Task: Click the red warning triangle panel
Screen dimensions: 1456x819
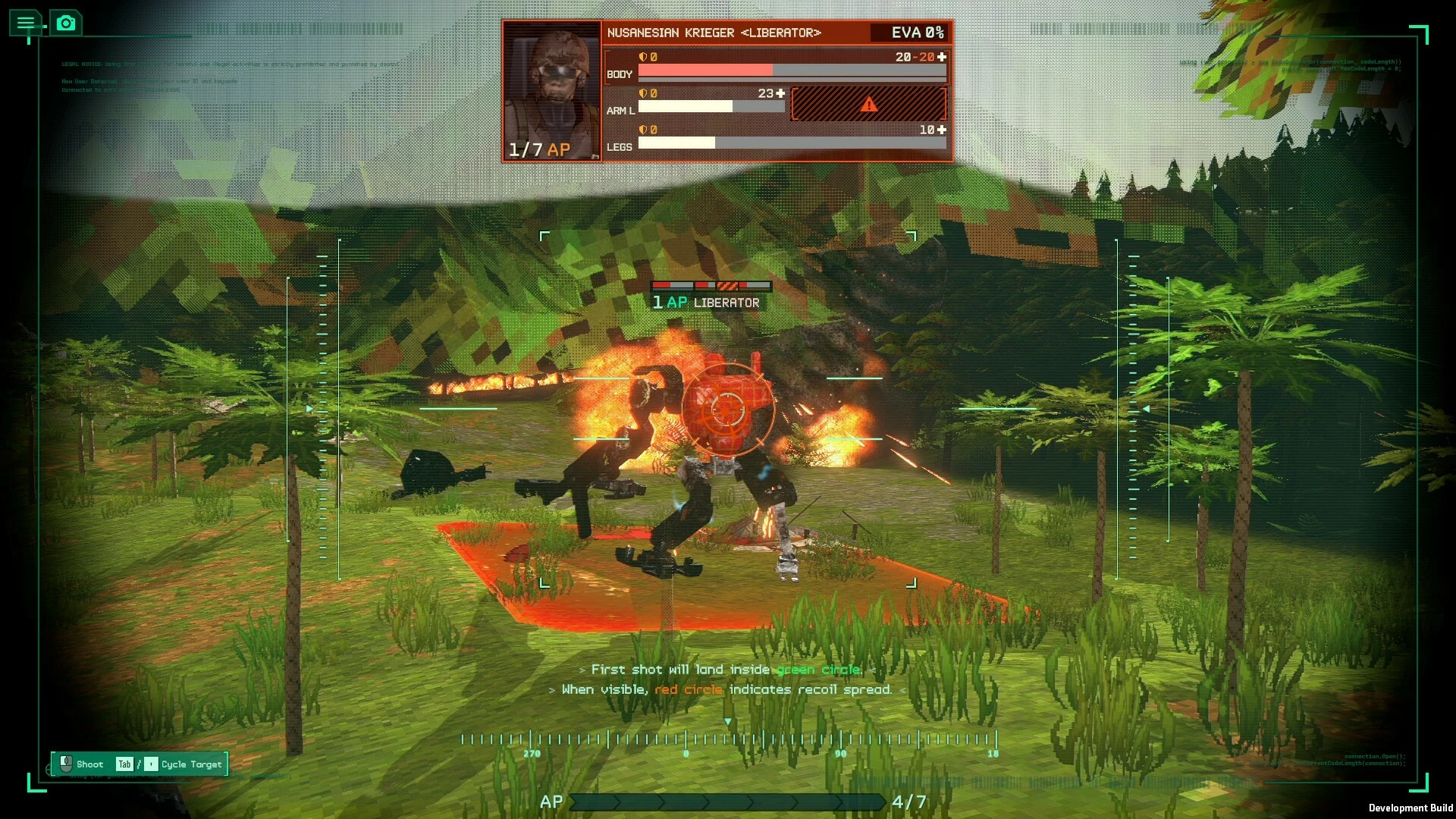Action: pyautogui.click(x=868, y=104)
